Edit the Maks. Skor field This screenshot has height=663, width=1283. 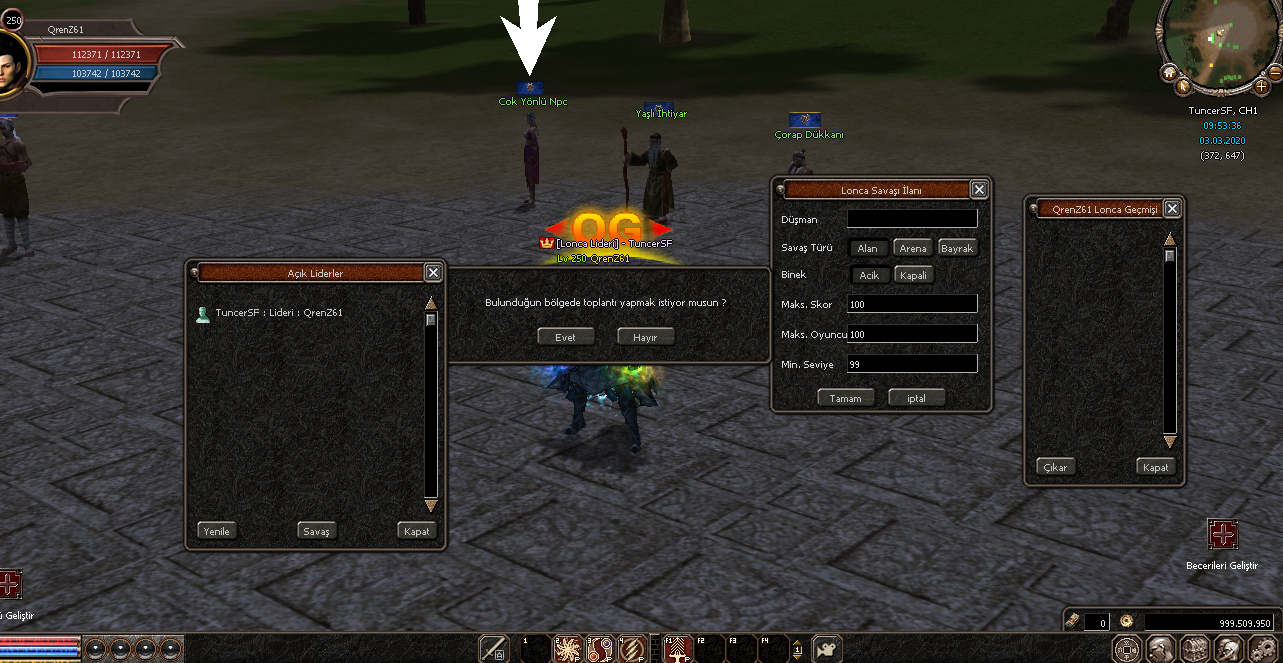point(911,304)
